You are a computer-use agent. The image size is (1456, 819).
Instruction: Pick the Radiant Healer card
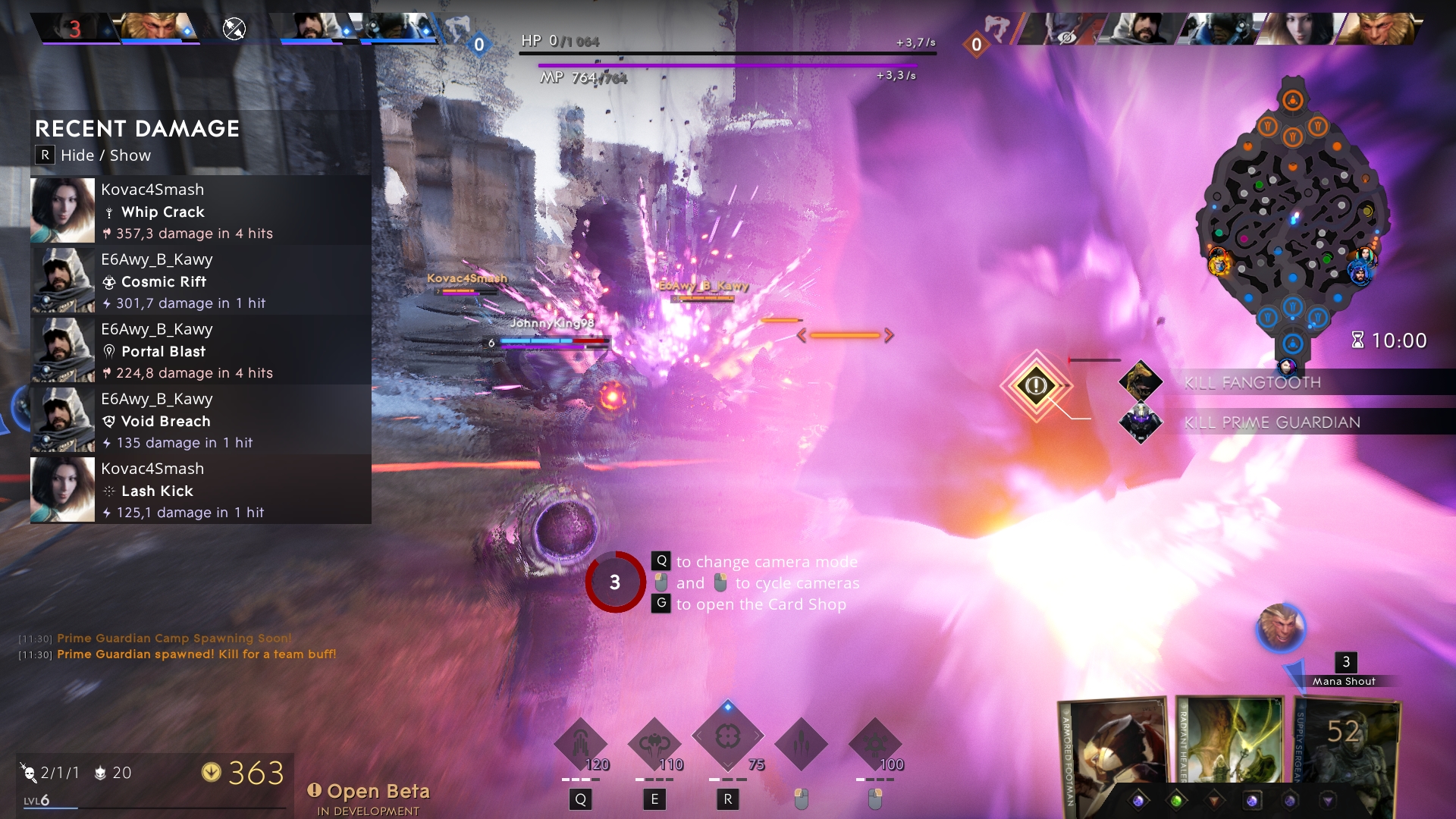pos(1230,743)
